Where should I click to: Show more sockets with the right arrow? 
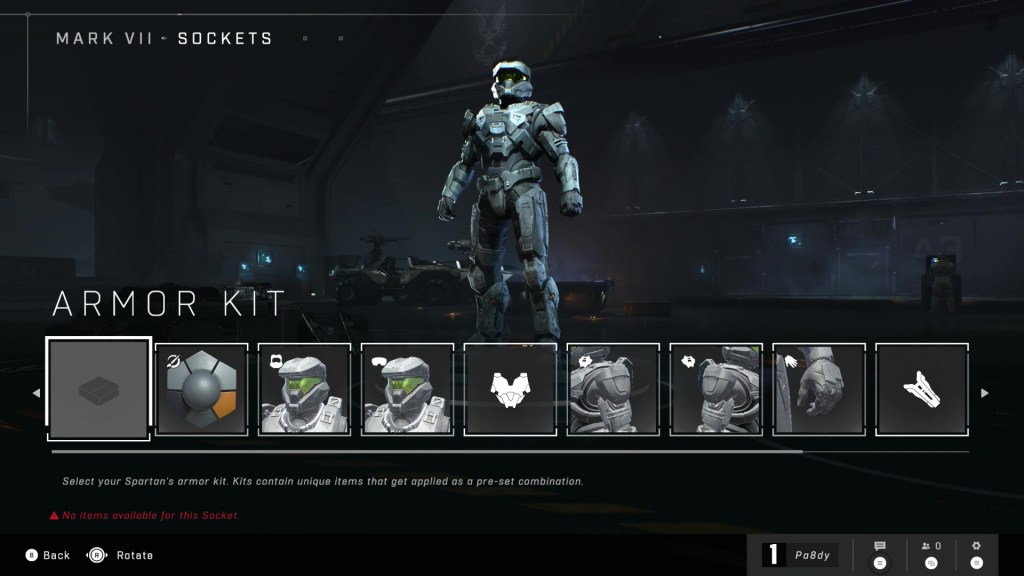click(x=984, y=393)
